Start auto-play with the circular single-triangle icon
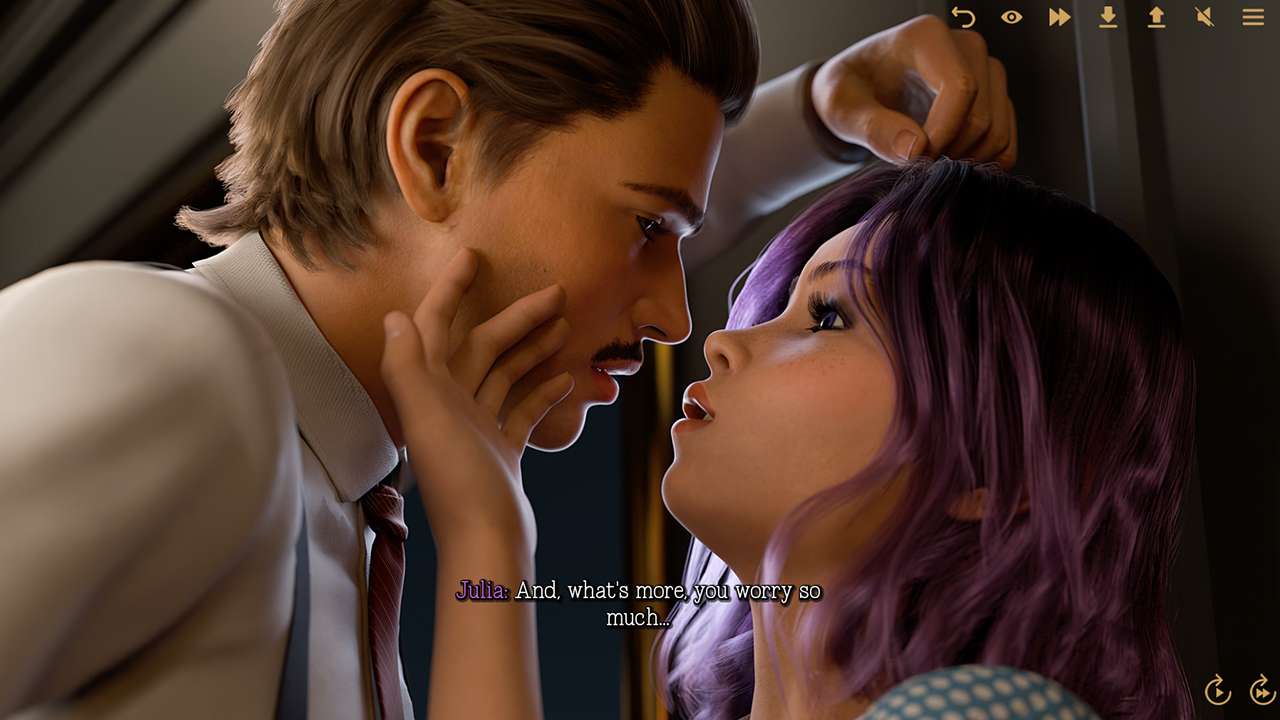Screen dimensions: 1280x720 1217,690
